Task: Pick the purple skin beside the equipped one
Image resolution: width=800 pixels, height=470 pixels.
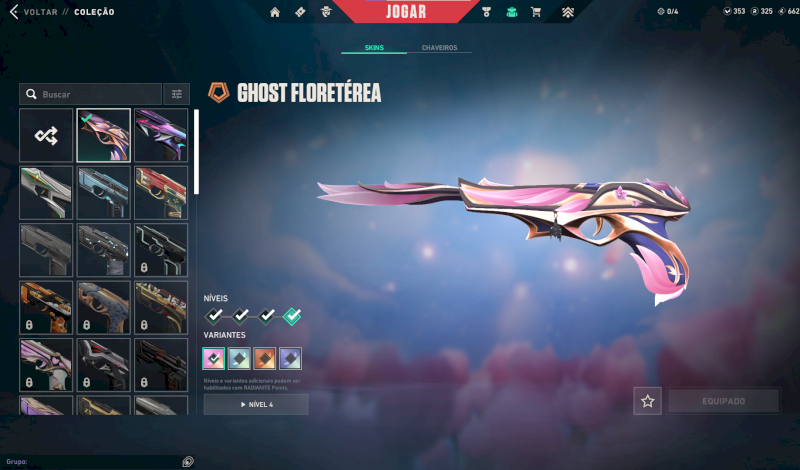Action: (x=161, y=135)
